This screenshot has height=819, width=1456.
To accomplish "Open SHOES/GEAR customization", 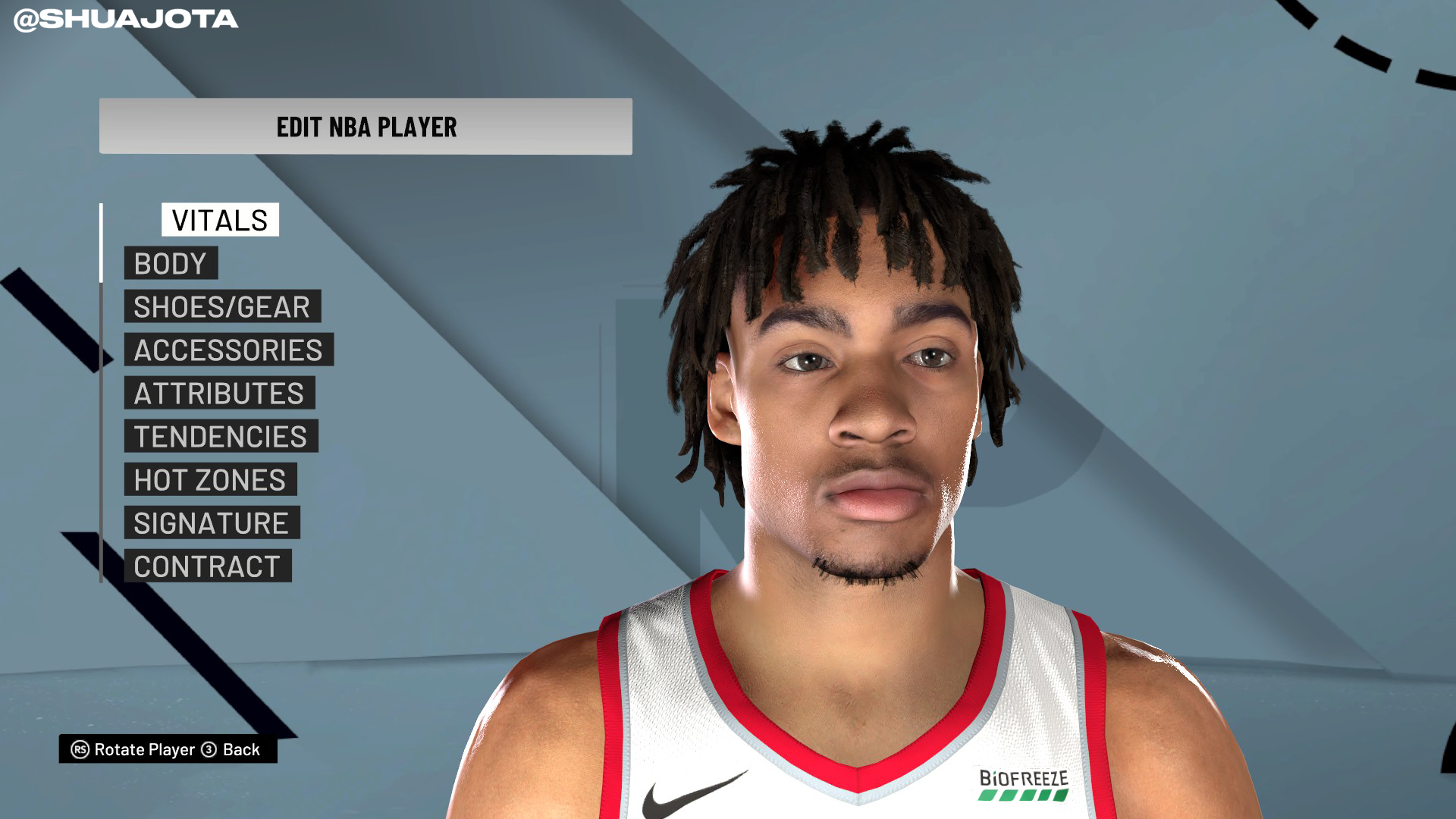I will click(221, 306).
